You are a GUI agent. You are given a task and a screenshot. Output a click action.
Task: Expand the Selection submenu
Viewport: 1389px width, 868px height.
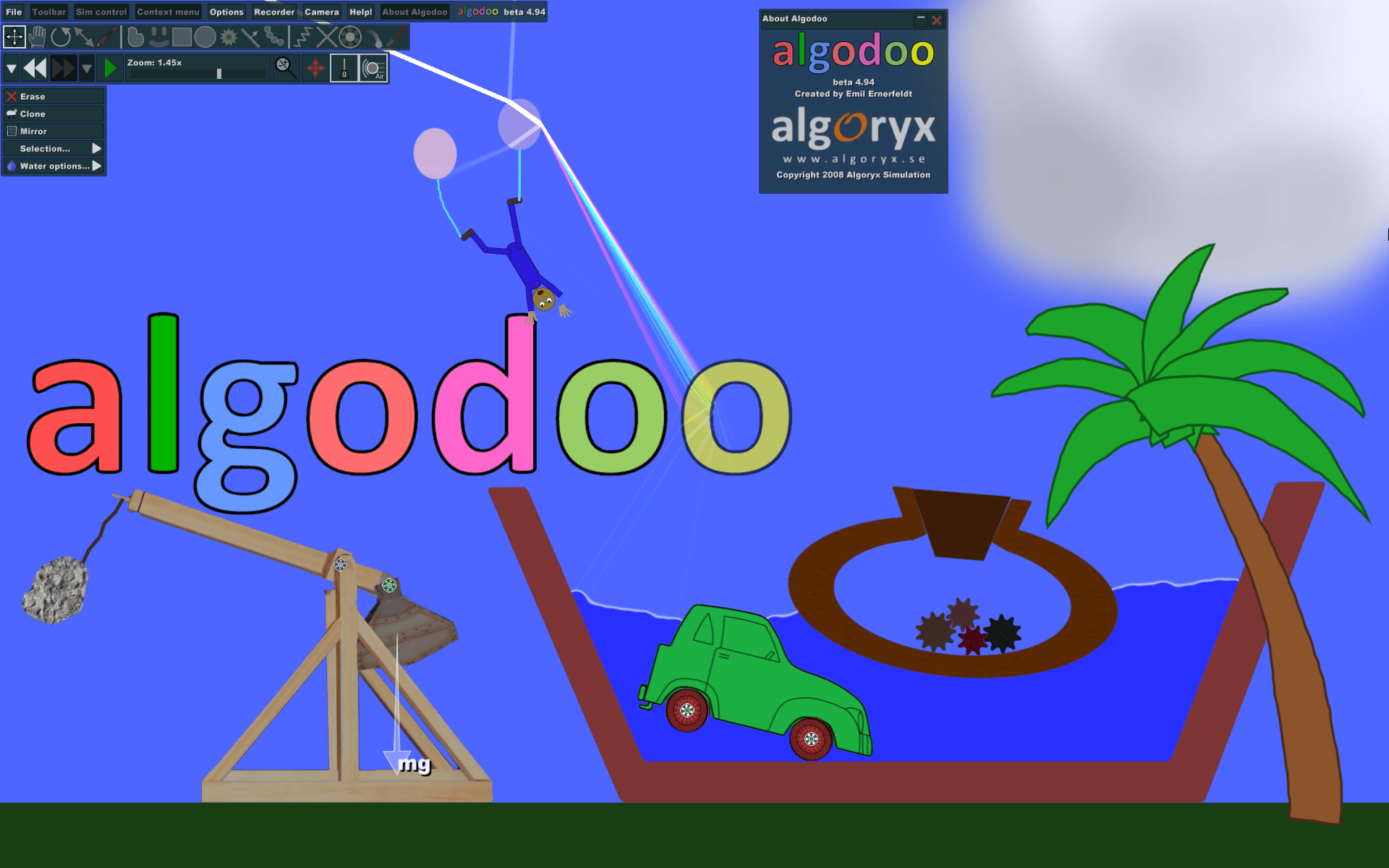point(54,148)
